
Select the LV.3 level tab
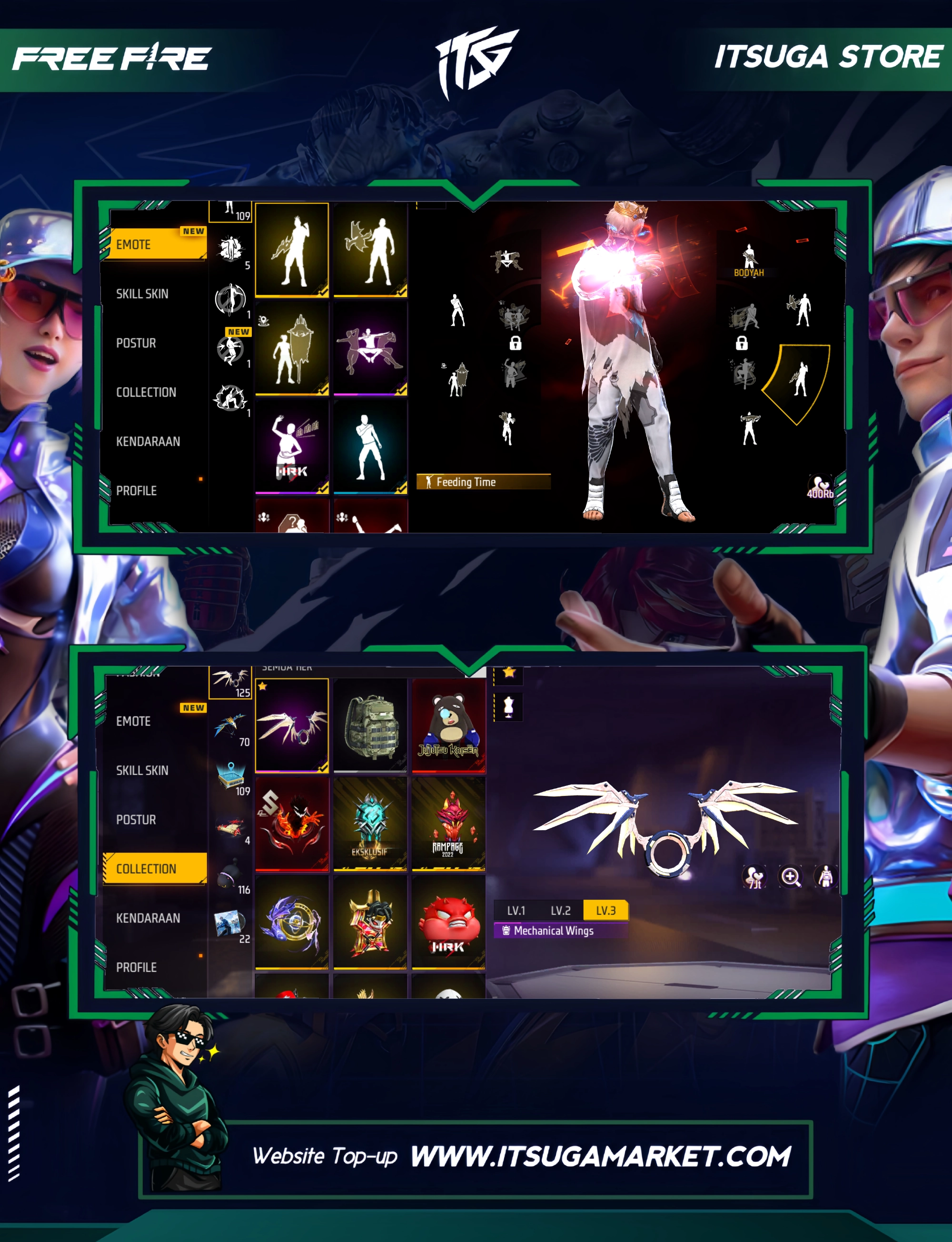click(x=605, y=911)
